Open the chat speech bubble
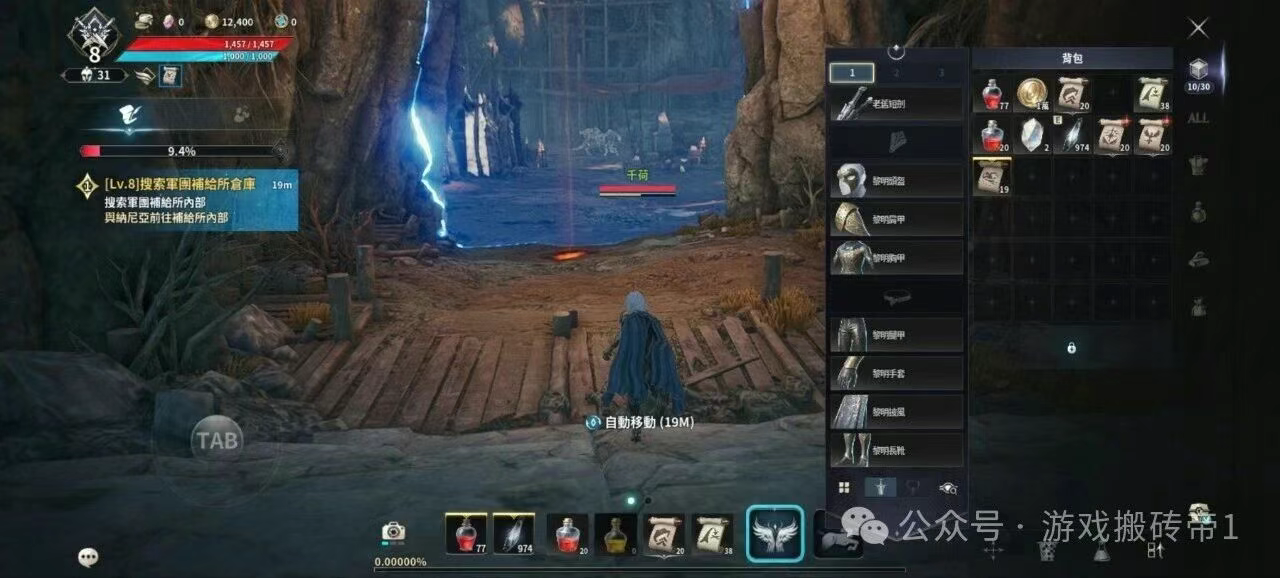1280x578 pixels. 89,558
